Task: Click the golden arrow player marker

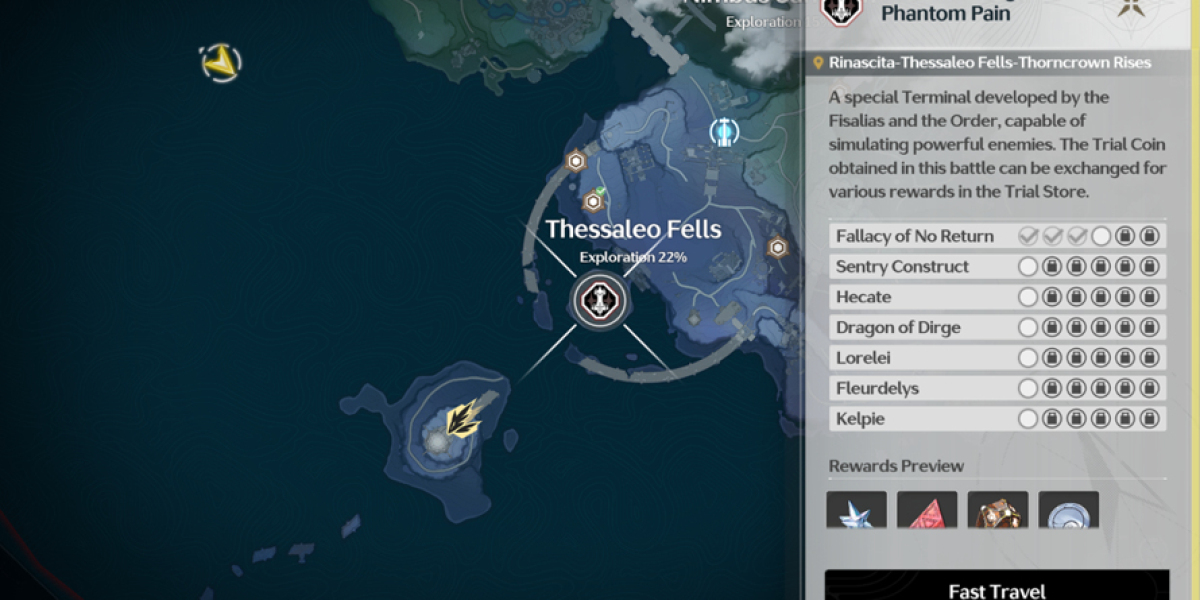Action: pos(463,420)
